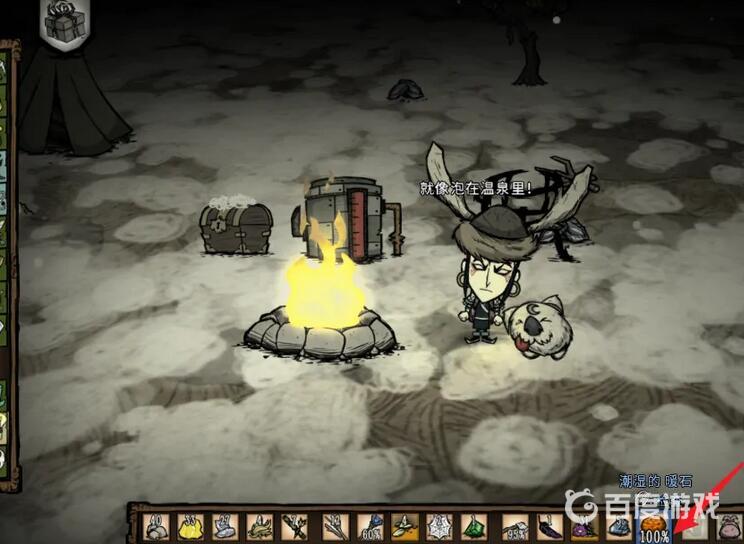Select the highlighted slot on the yellow background
Viewport: 744px width, 544px height.
coord(406,525)
